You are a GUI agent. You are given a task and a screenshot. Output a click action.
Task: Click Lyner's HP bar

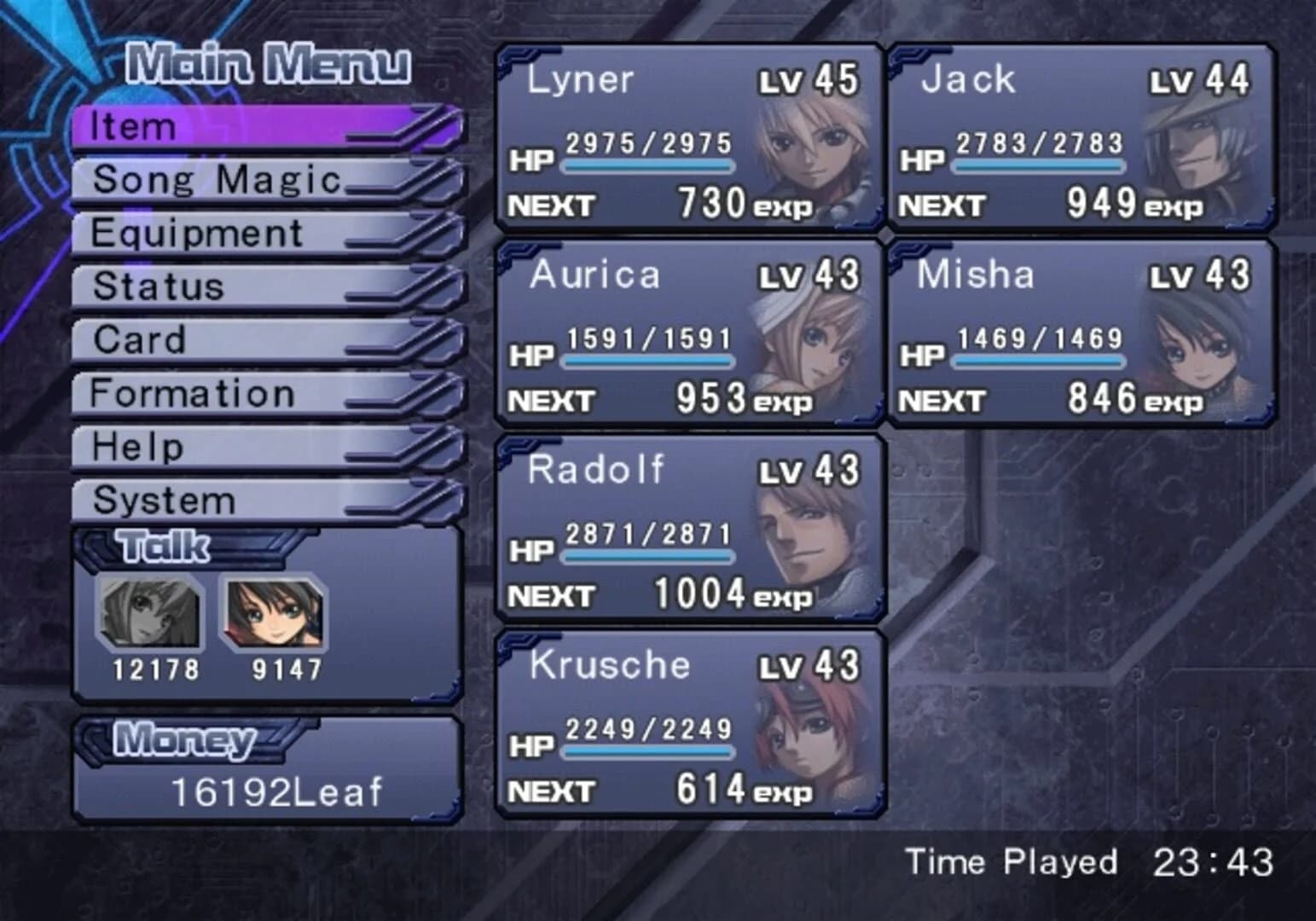coord(648,166)
